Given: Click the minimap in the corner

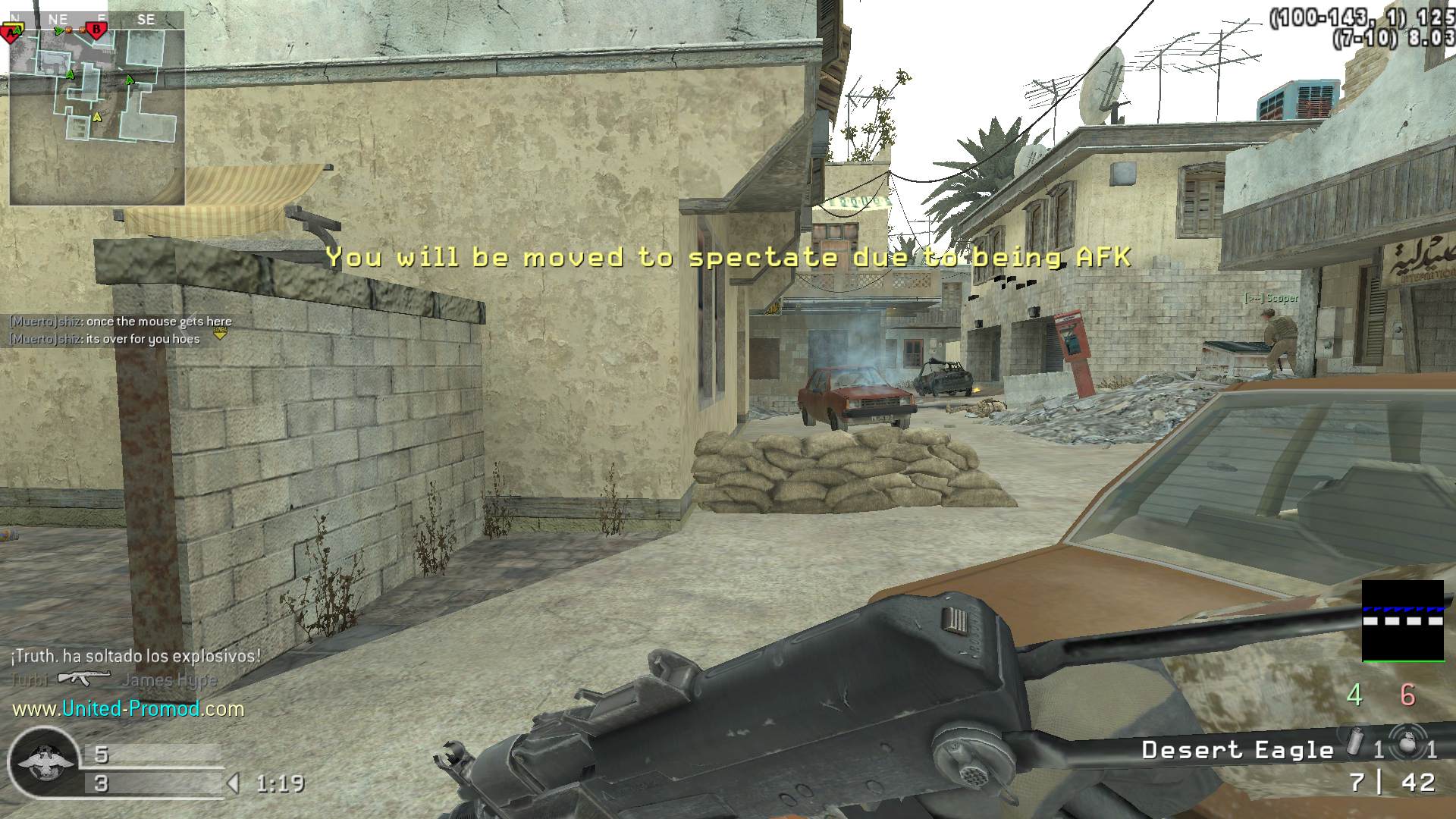Looking at the screenshot, I should click(x=97, y=115).
